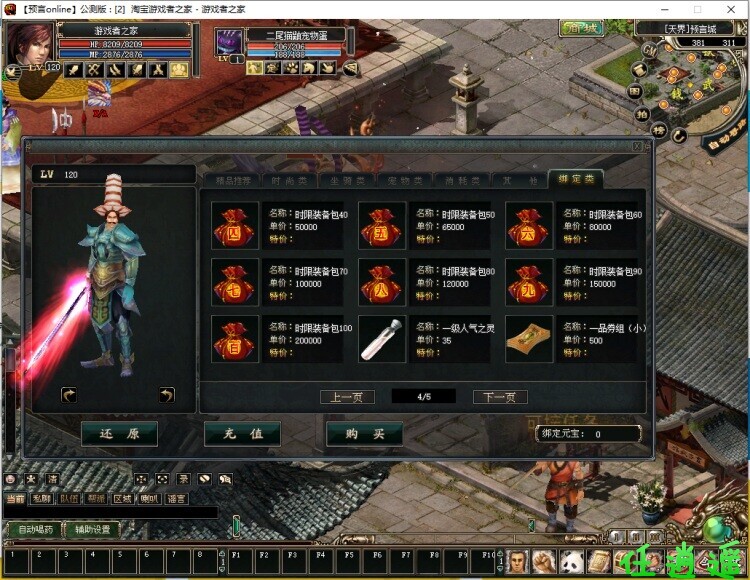Go to the next shop page (下一页)
Screen dimensions: 750x580
[x=499, y=397]
